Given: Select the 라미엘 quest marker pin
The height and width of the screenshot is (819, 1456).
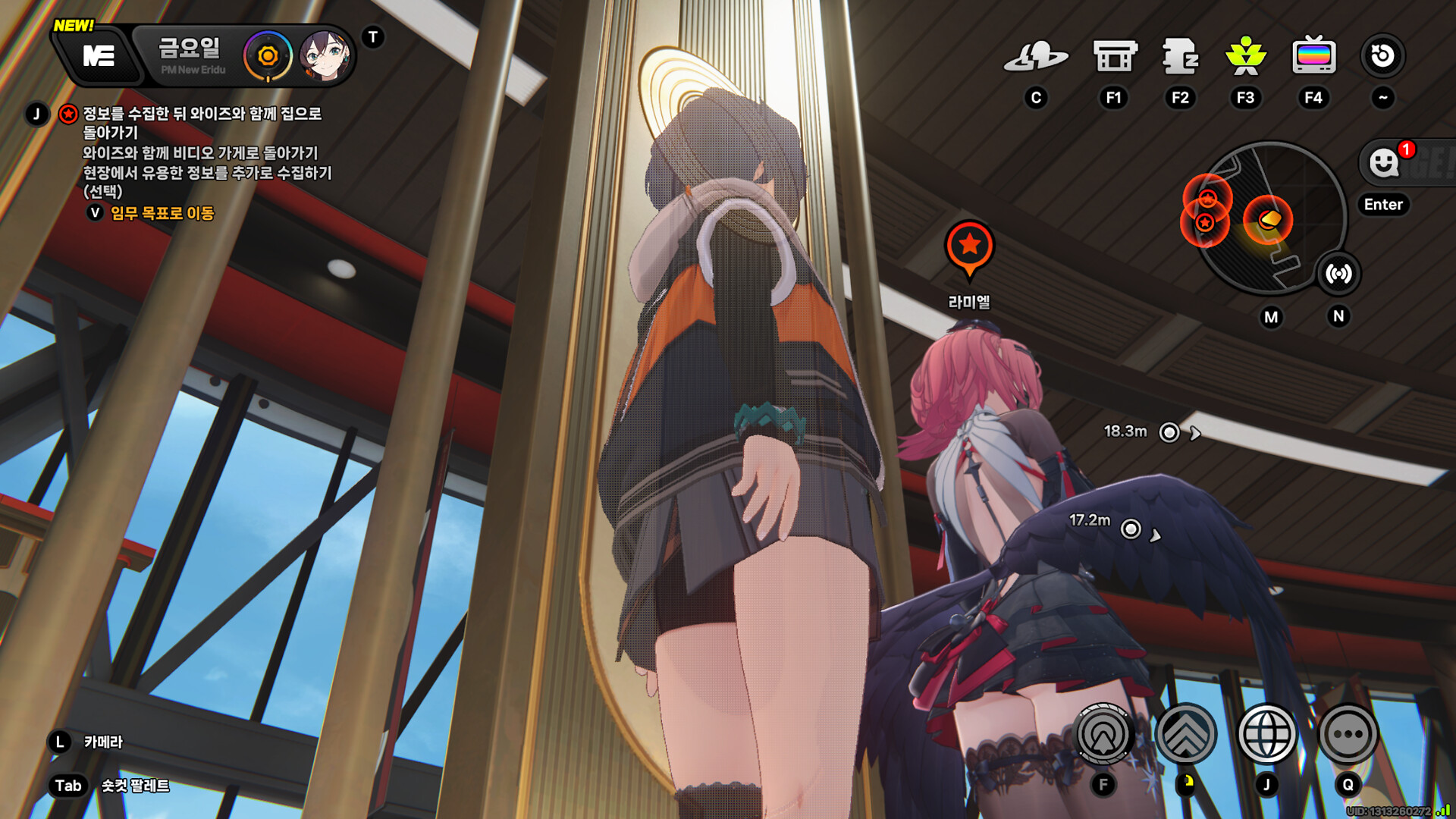Looking at the screenshot, I should [969, 247].
